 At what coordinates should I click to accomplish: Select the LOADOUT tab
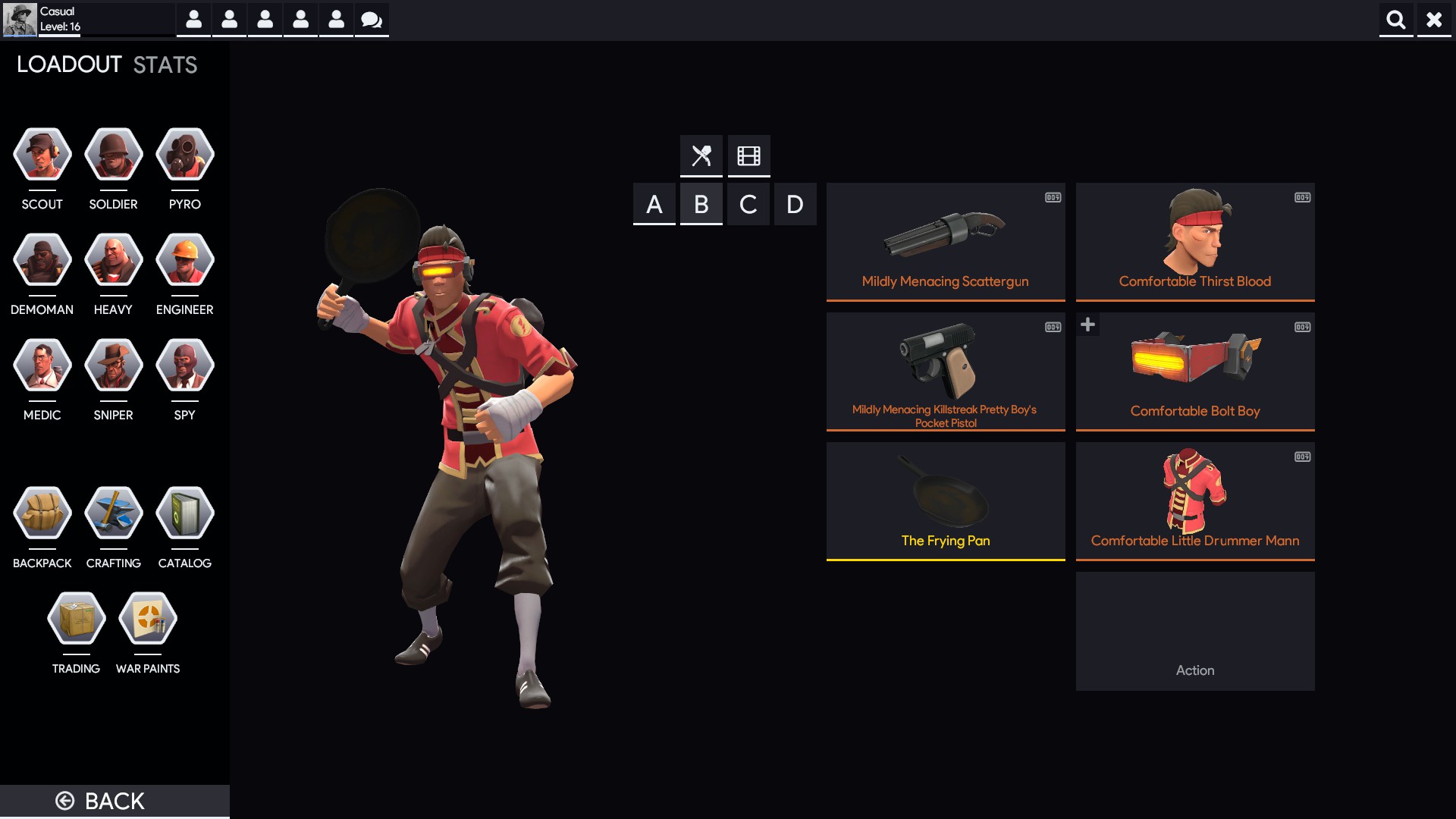click(x=67, y=64)
